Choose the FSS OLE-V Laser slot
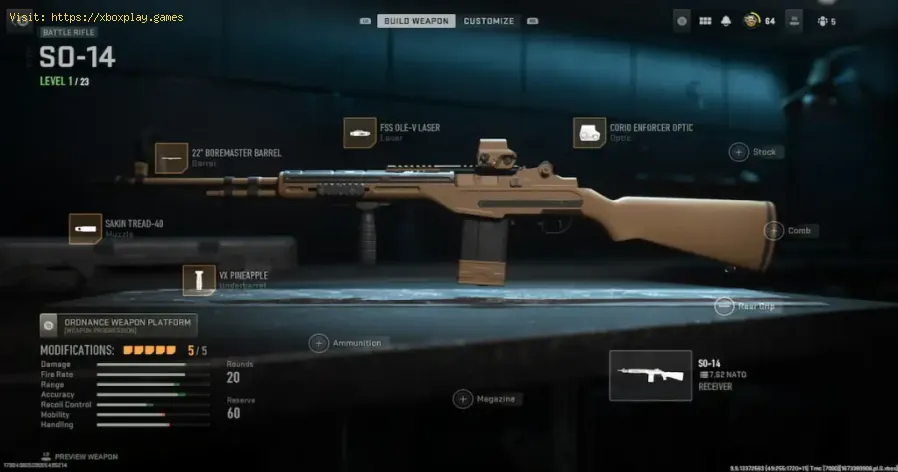898x472 pixels. tap(360, 132)
